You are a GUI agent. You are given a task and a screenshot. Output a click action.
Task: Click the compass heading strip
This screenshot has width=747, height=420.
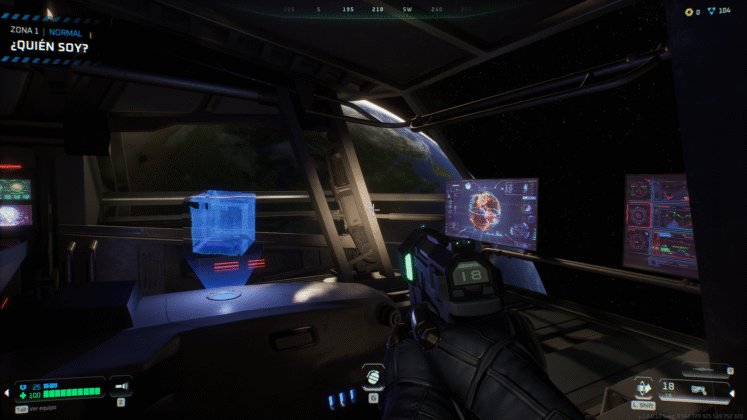374,9
